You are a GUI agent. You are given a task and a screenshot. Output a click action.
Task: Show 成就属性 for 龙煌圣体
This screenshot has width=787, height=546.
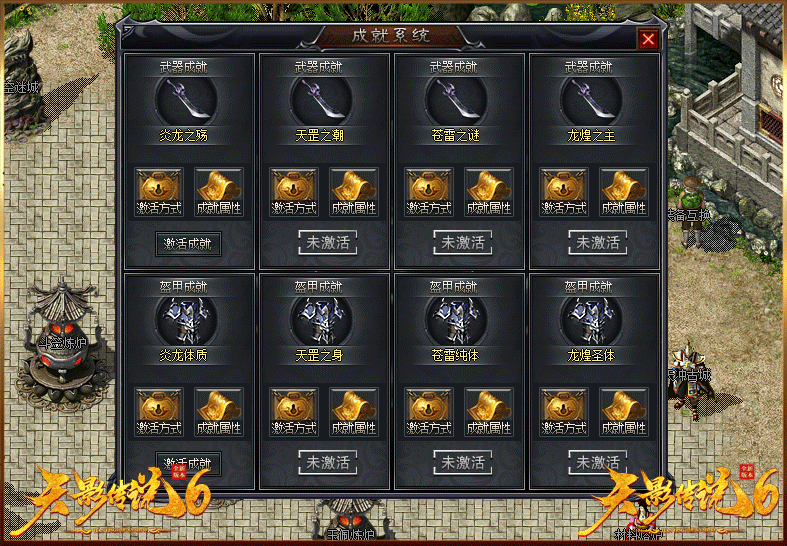pos(624,411)
